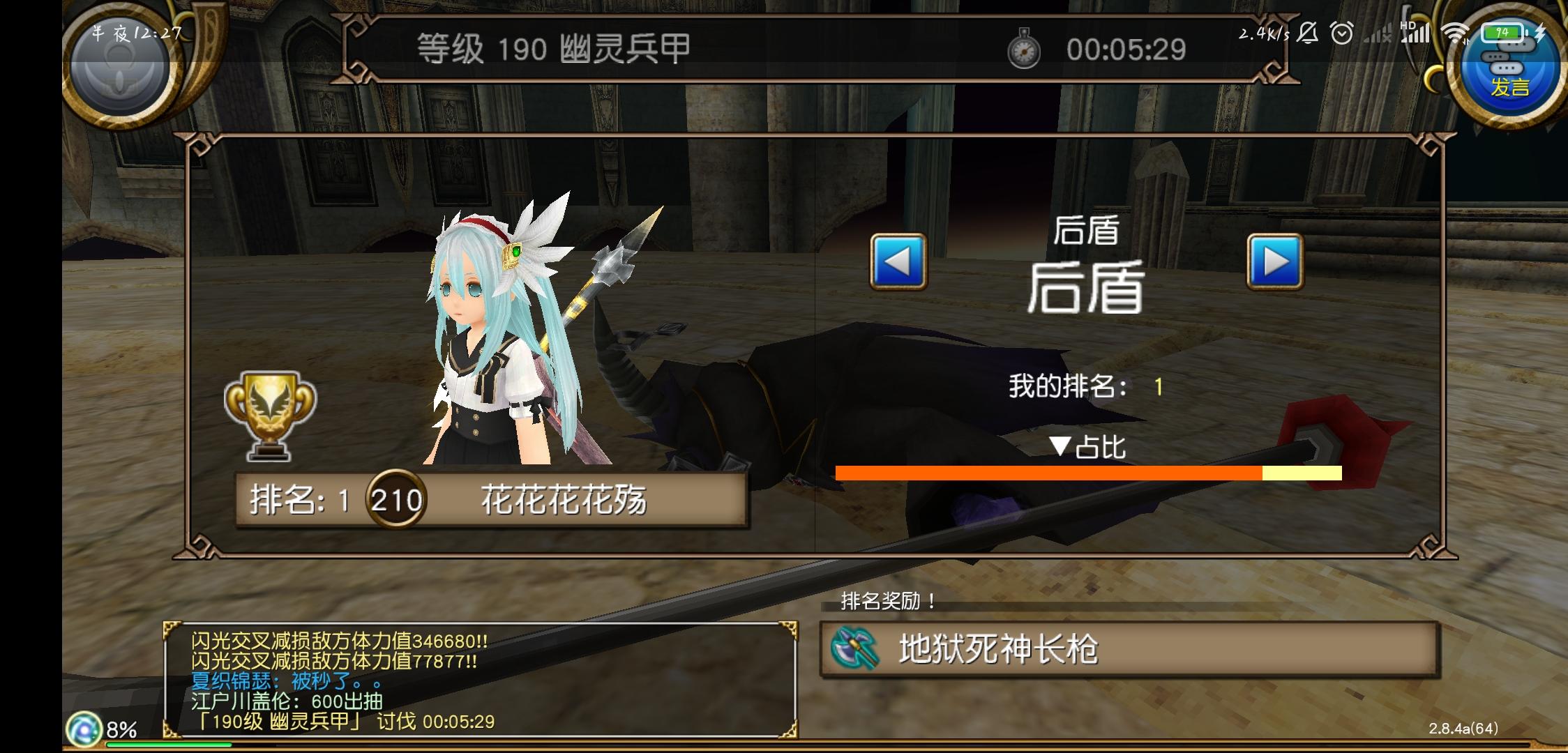Tap the mute notification icon in status bar
The width and height of the screenshot is (1568, 753).
pyautogui.click(x=1309, y=31)
